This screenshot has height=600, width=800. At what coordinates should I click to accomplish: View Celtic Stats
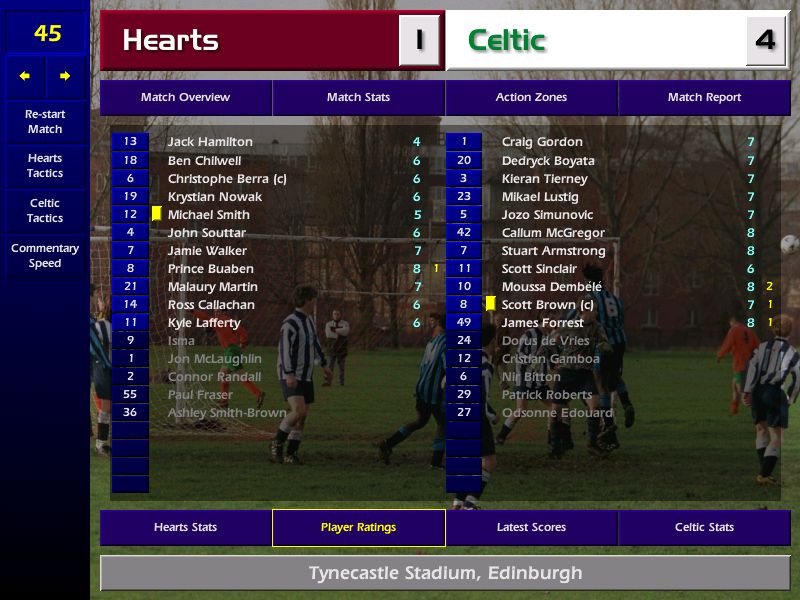[x=704, y=527]
